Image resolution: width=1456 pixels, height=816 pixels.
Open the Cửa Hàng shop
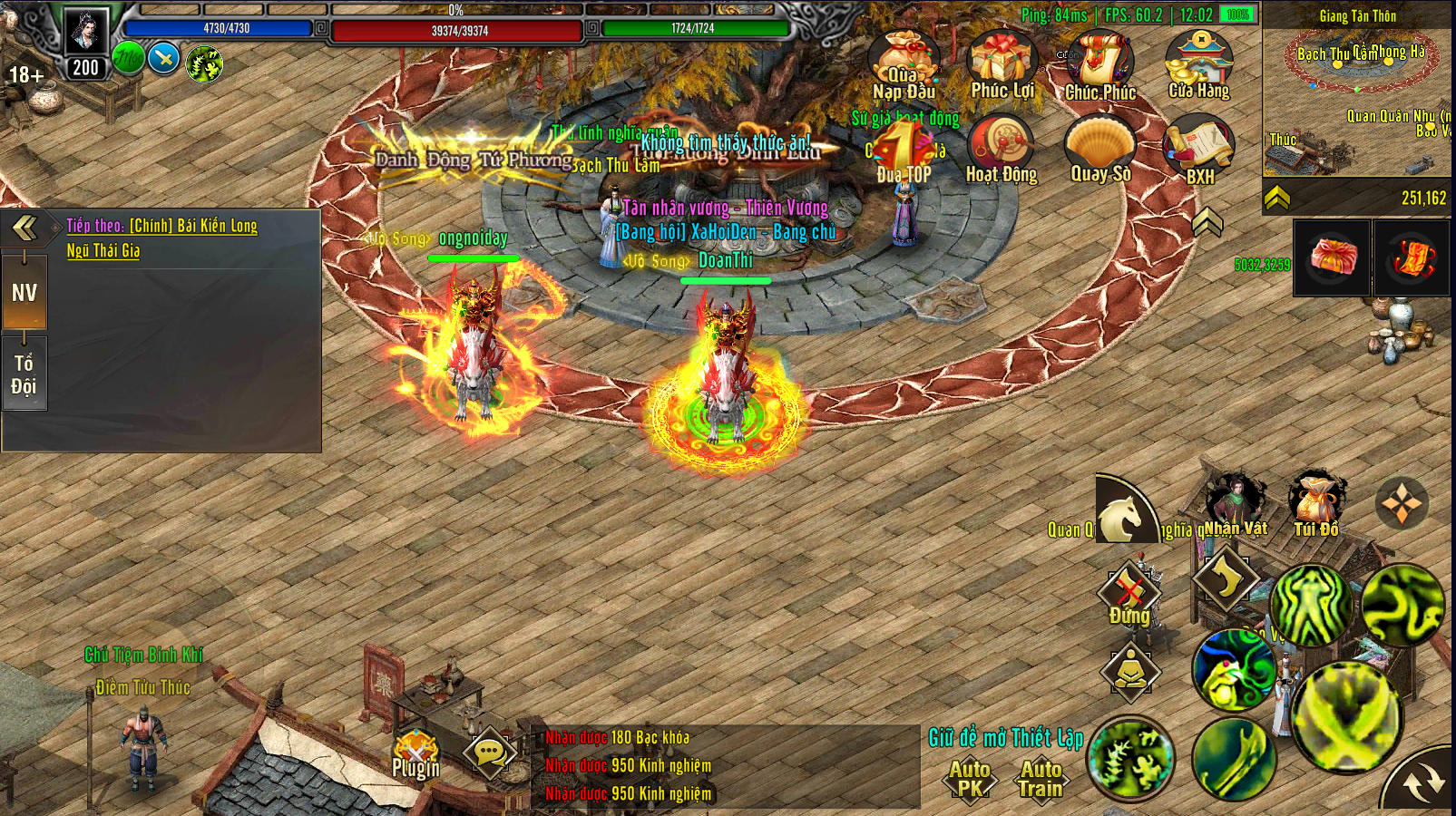[x=1199, y=63]
